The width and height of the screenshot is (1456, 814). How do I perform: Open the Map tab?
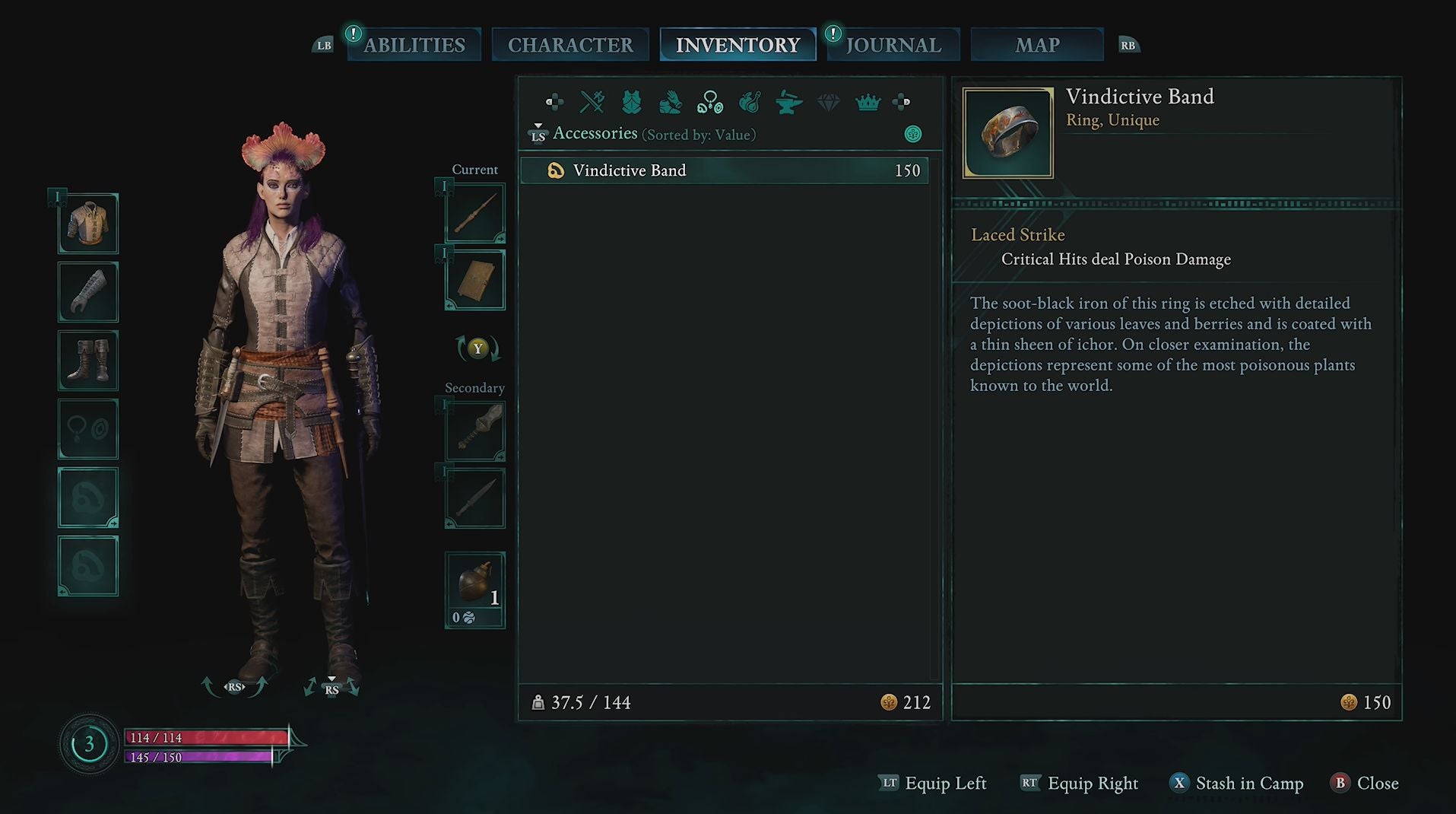pyautogui.click(x=1037, y=45)
